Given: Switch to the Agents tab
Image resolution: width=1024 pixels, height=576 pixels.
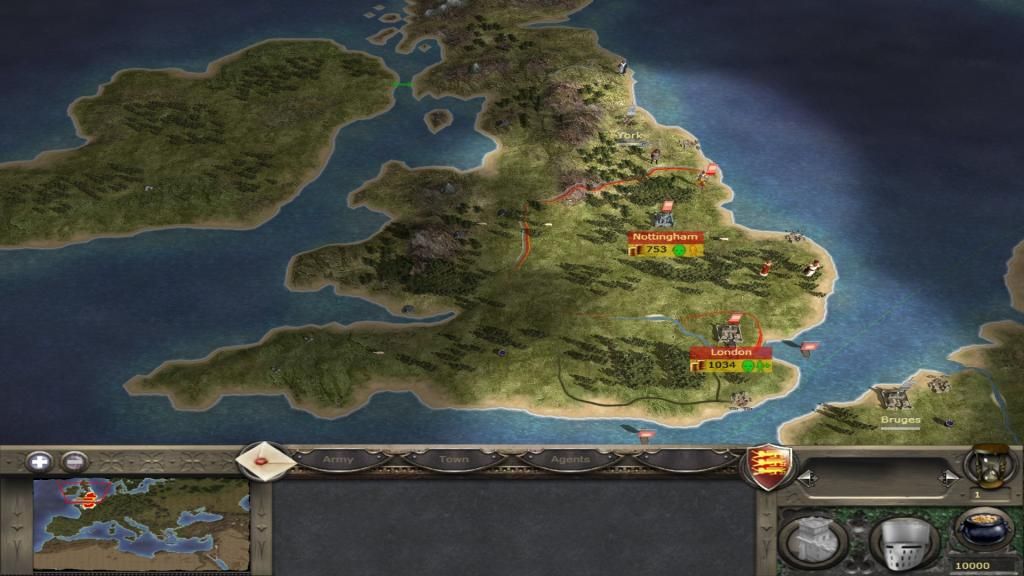Looking at the screenshot, I should [570, 460].
